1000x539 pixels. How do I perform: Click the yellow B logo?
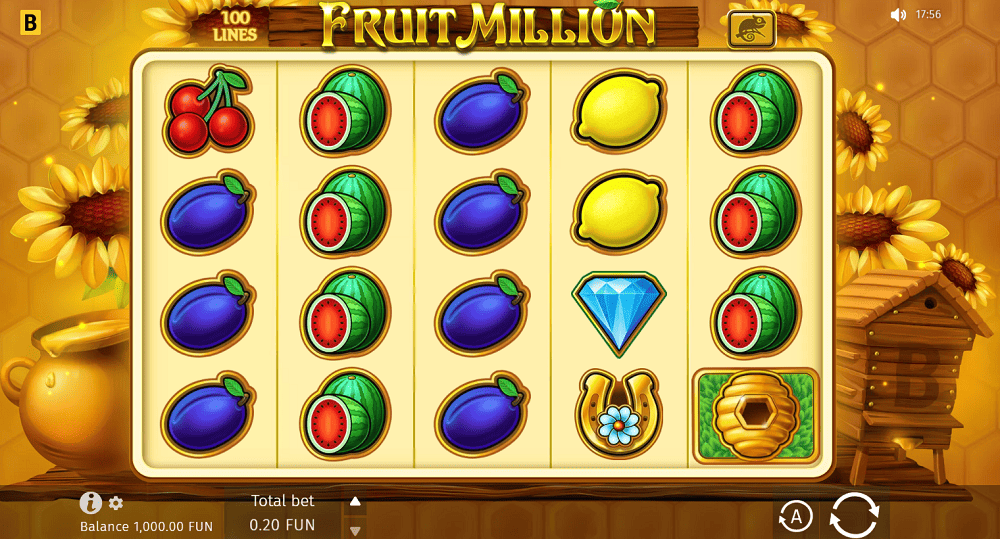[x=31, y=23]
